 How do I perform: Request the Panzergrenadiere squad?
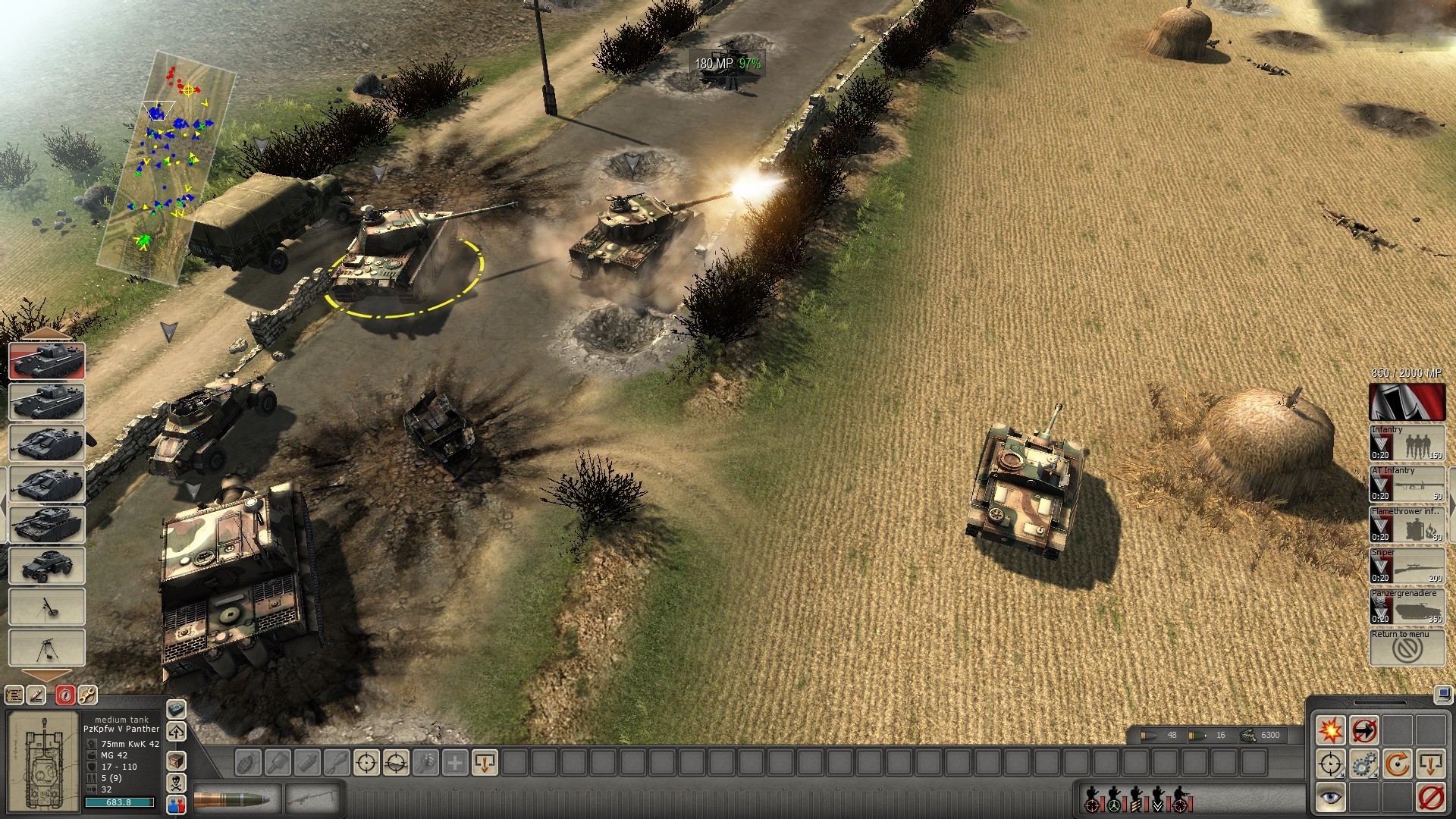pos(1407,606)
